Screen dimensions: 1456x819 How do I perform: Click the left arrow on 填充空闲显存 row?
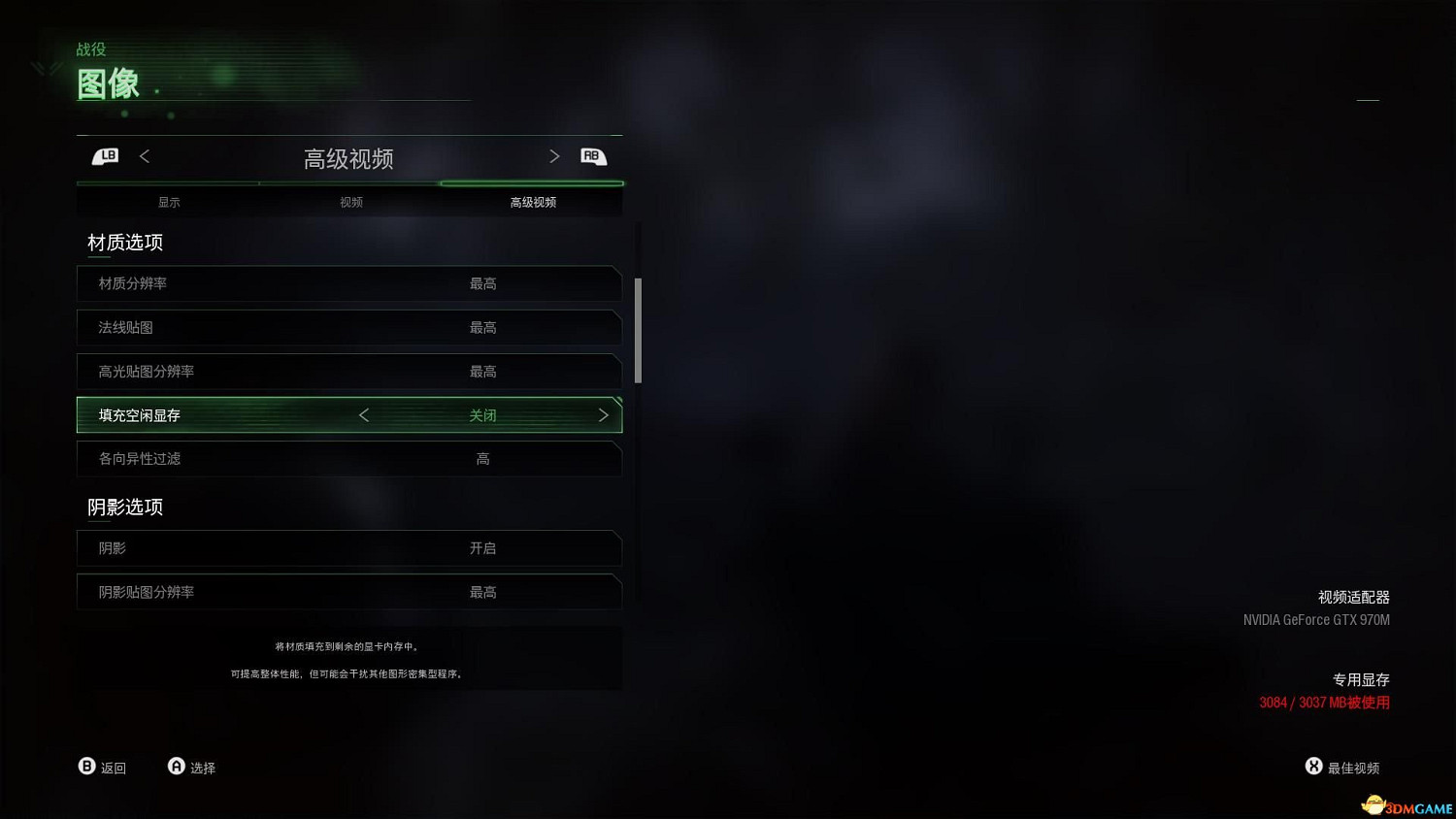click(x=364, y=414)
